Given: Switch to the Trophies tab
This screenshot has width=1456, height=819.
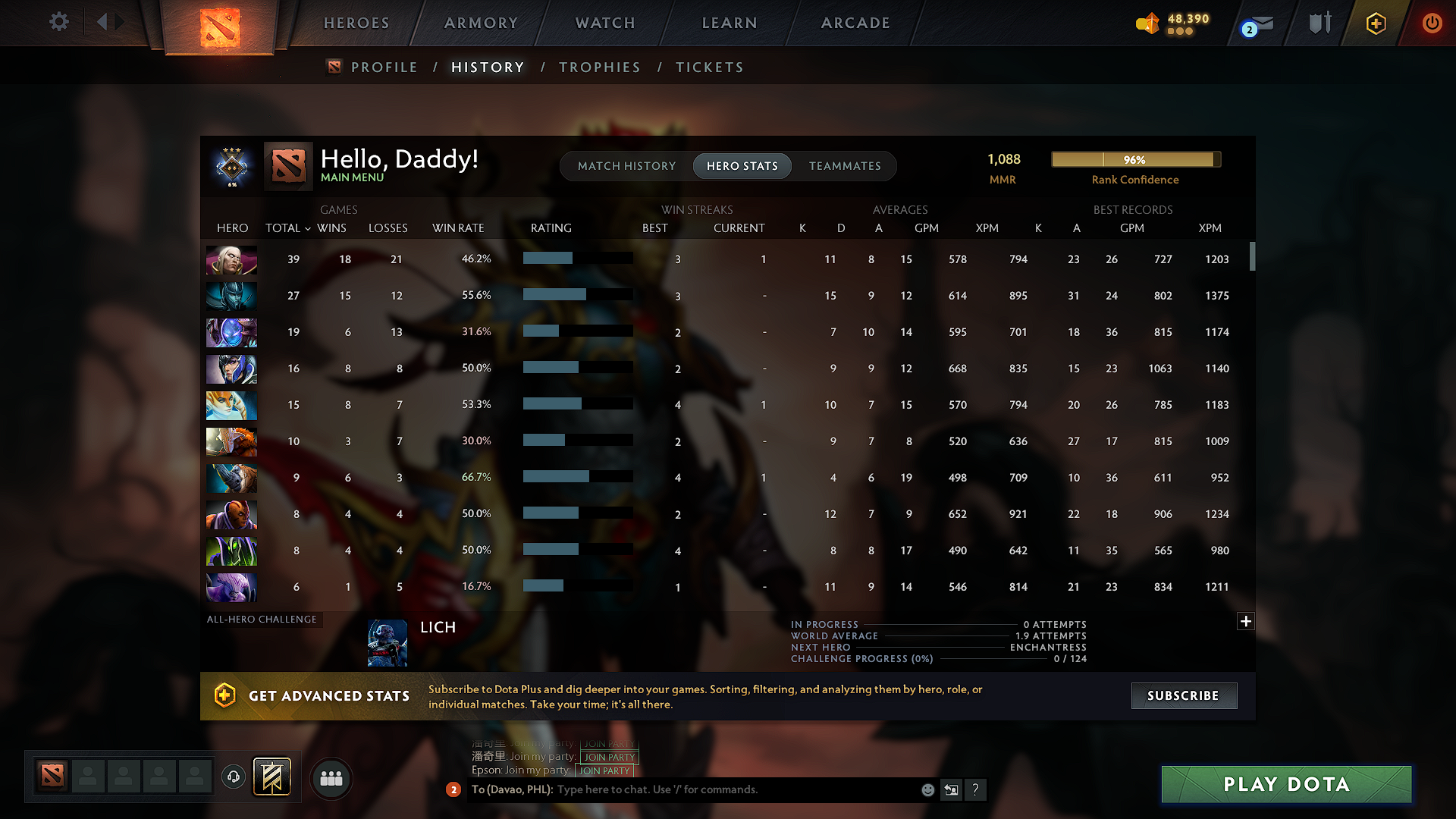Looking at the screenshot, I should [599, 67].
